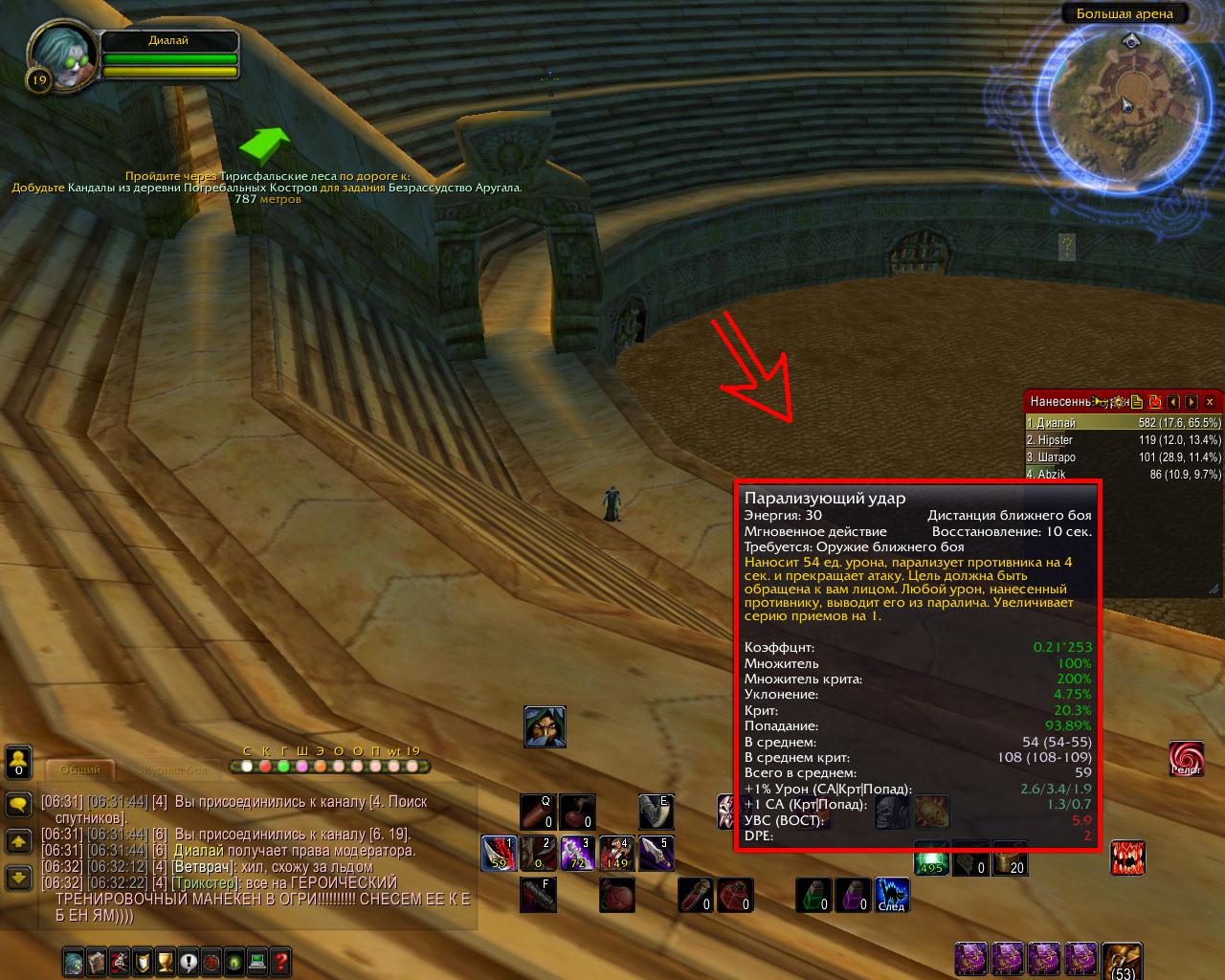
Task: Open the achievements trophy cup button
Action: tap(164, 961)
